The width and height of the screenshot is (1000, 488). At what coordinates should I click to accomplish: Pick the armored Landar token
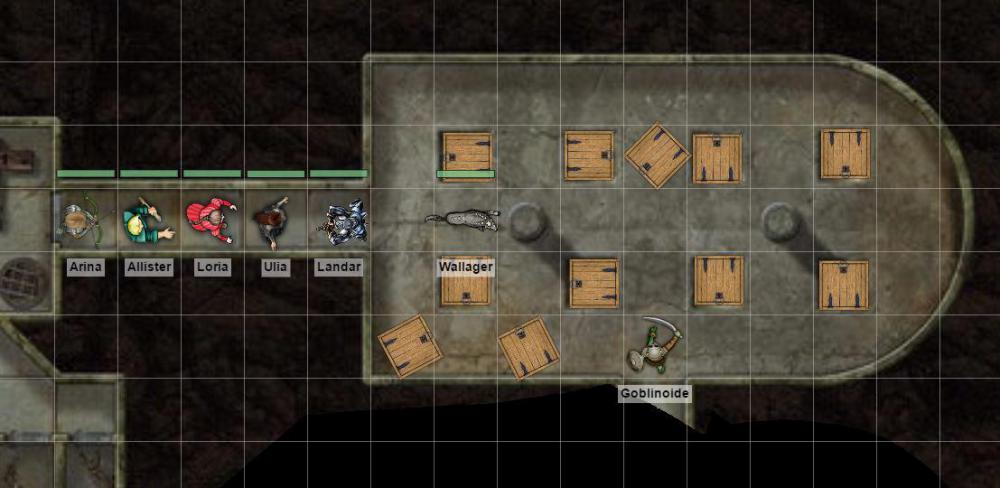[340, 222]
